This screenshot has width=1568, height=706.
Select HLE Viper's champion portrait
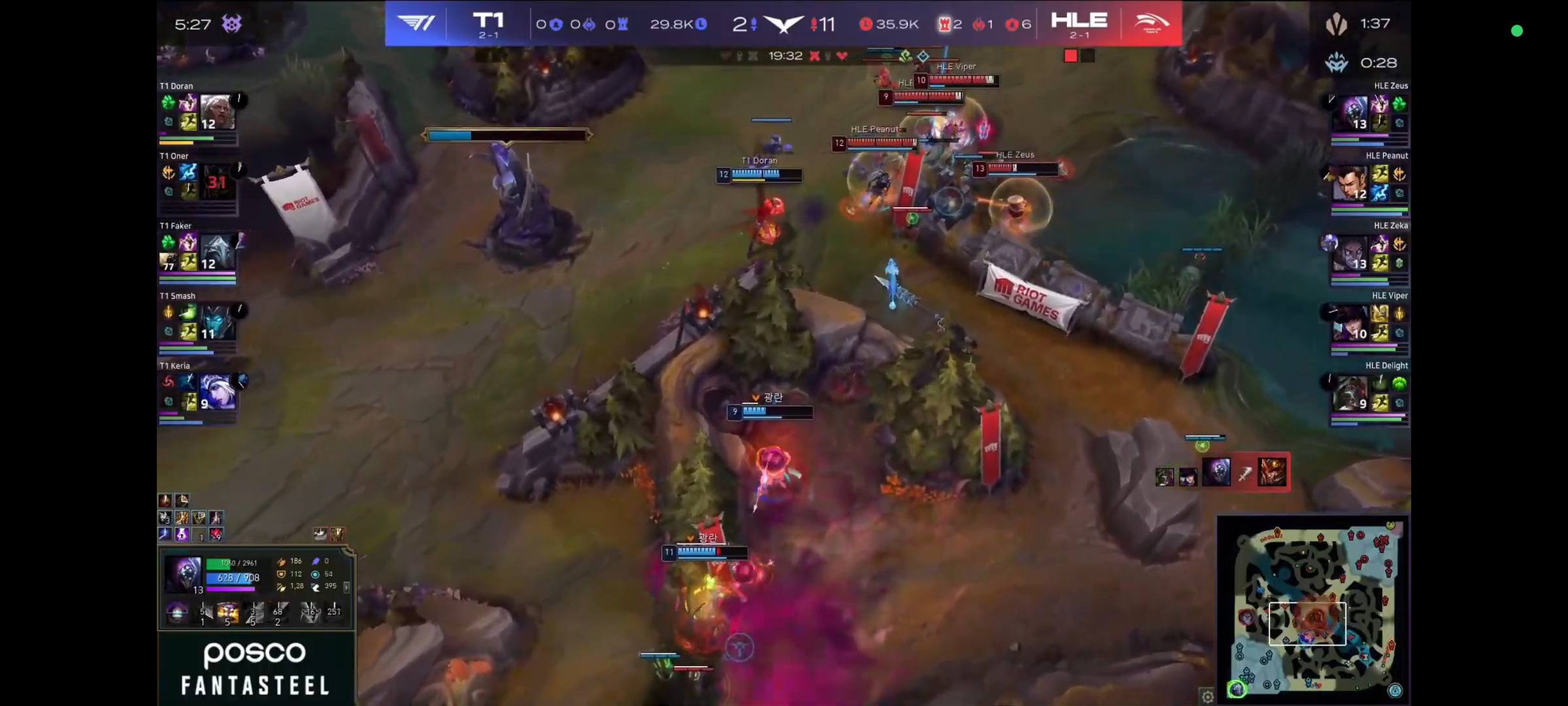pyautogui.click(x=1350, y=322)
